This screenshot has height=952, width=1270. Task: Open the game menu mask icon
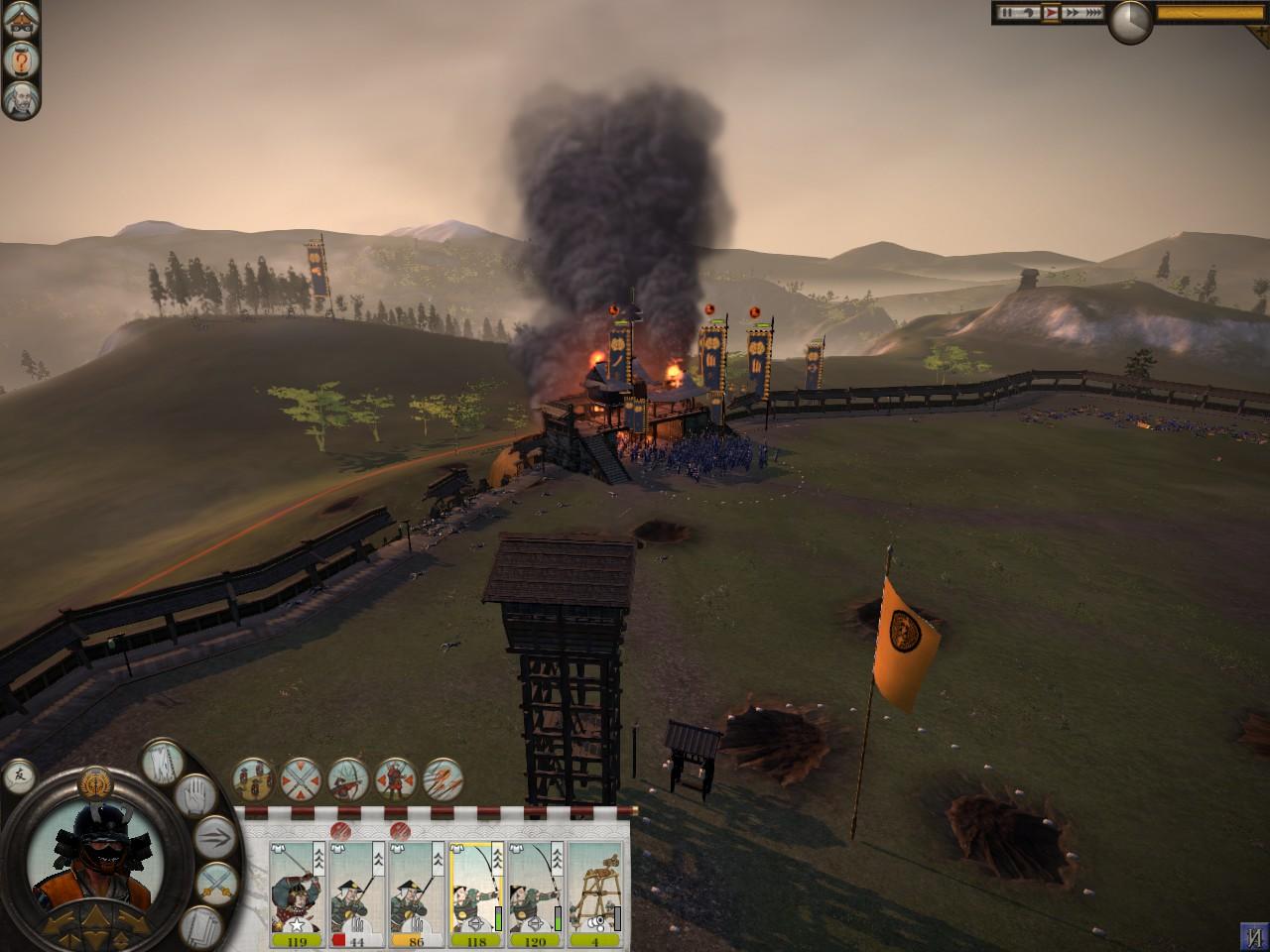pos(19,23)
